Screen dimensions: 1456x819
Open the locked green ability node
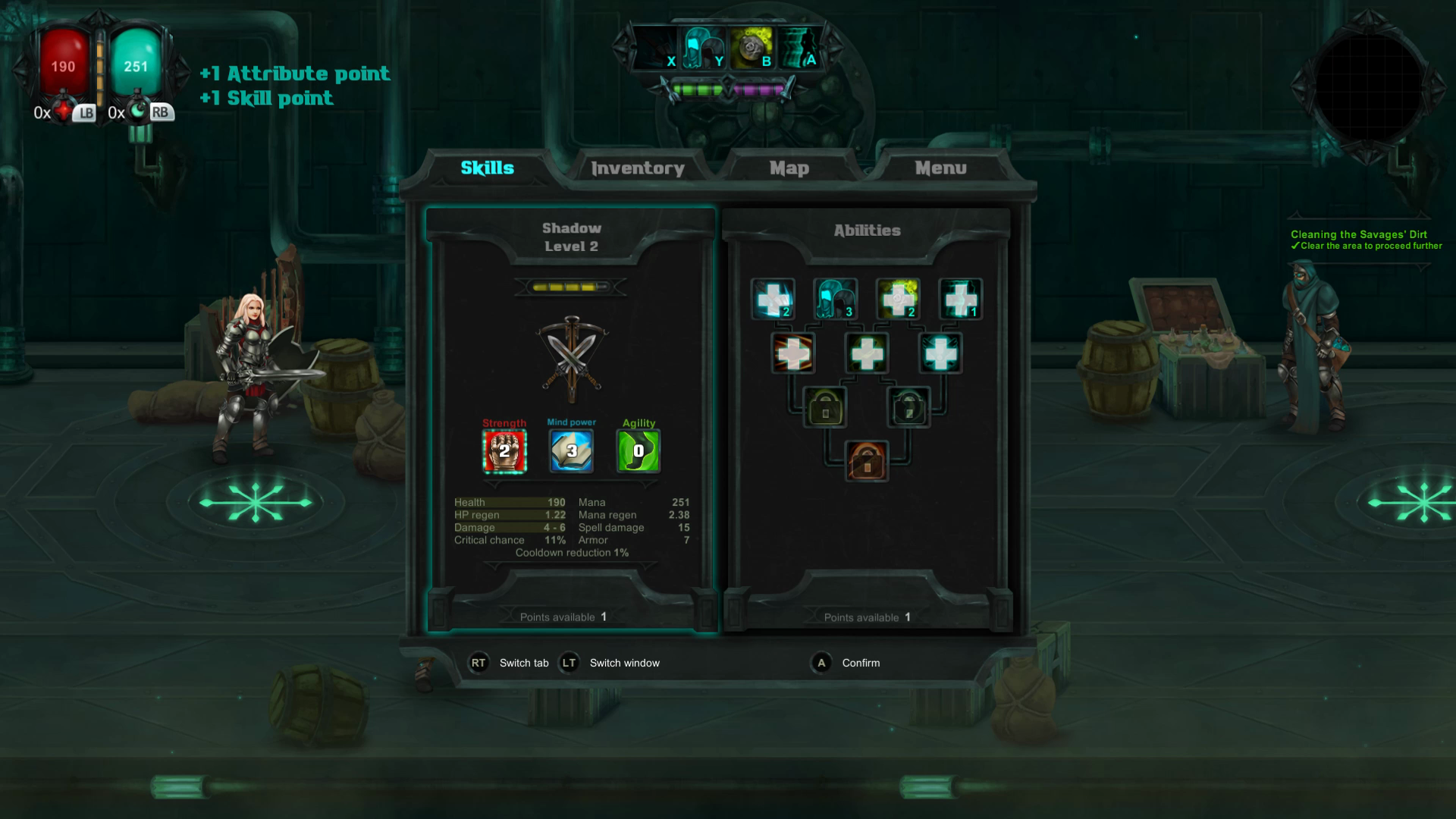point(824,406)
